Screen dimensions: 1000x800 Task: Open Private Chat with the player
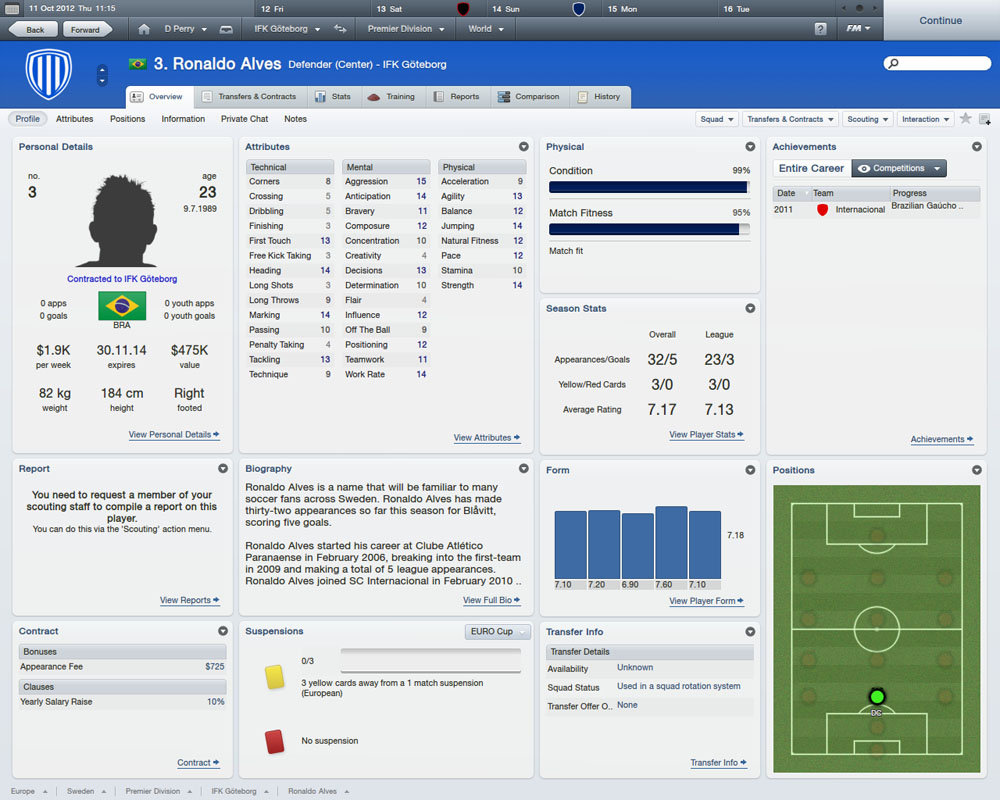point(244,119)
